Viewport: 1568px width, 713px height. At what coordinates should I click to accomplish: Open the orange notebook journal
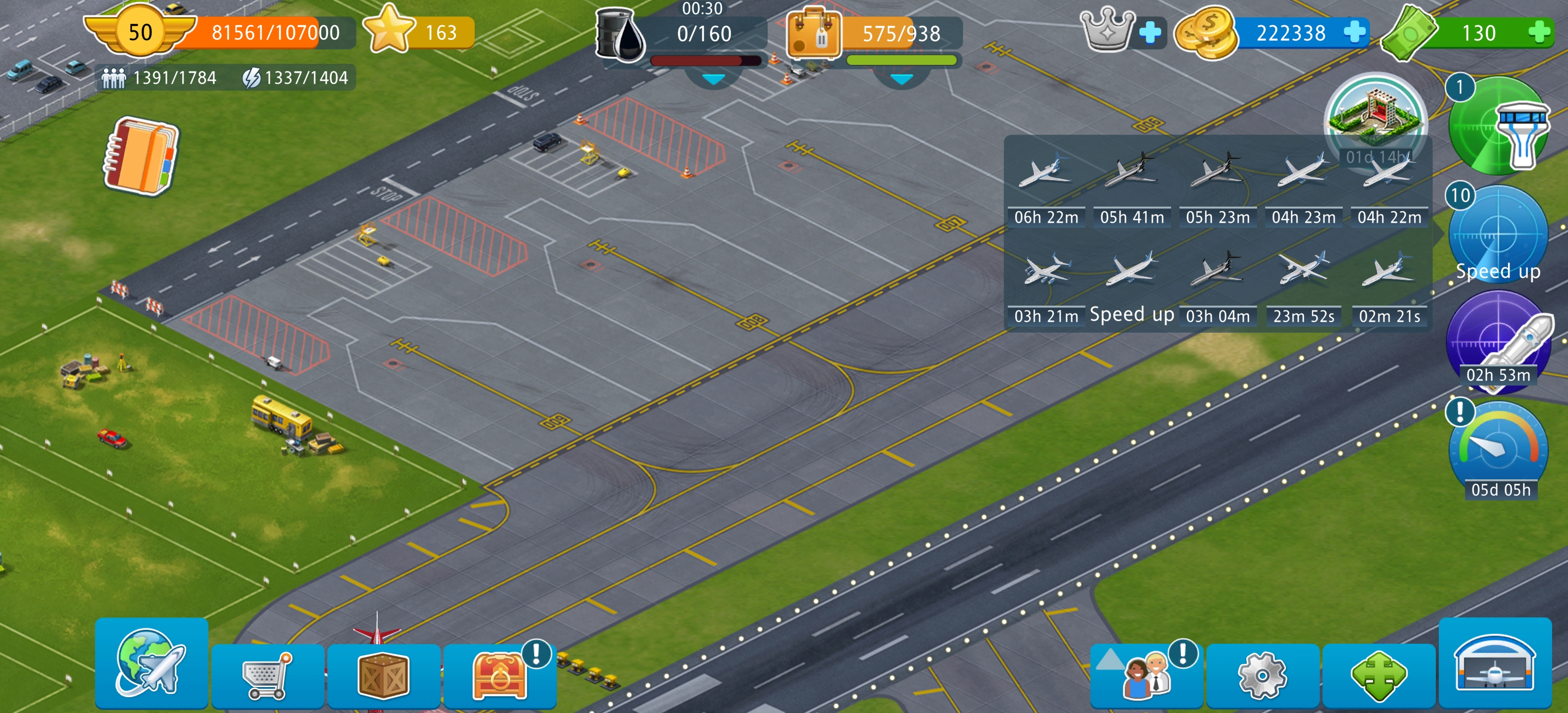click(141, 155)
